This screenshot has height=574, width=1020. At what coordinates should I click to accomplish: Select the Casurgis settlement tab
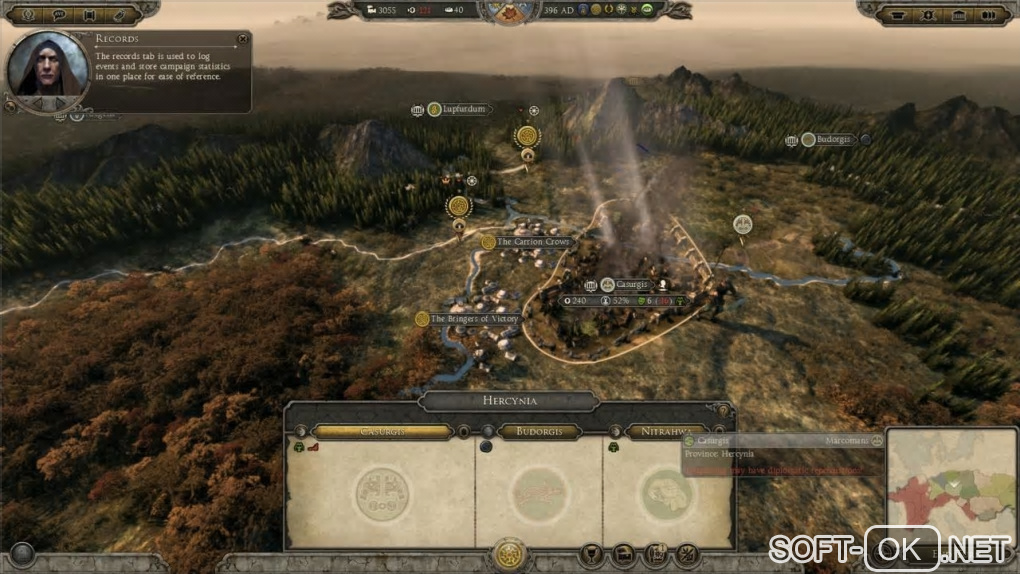pos(383,432)
